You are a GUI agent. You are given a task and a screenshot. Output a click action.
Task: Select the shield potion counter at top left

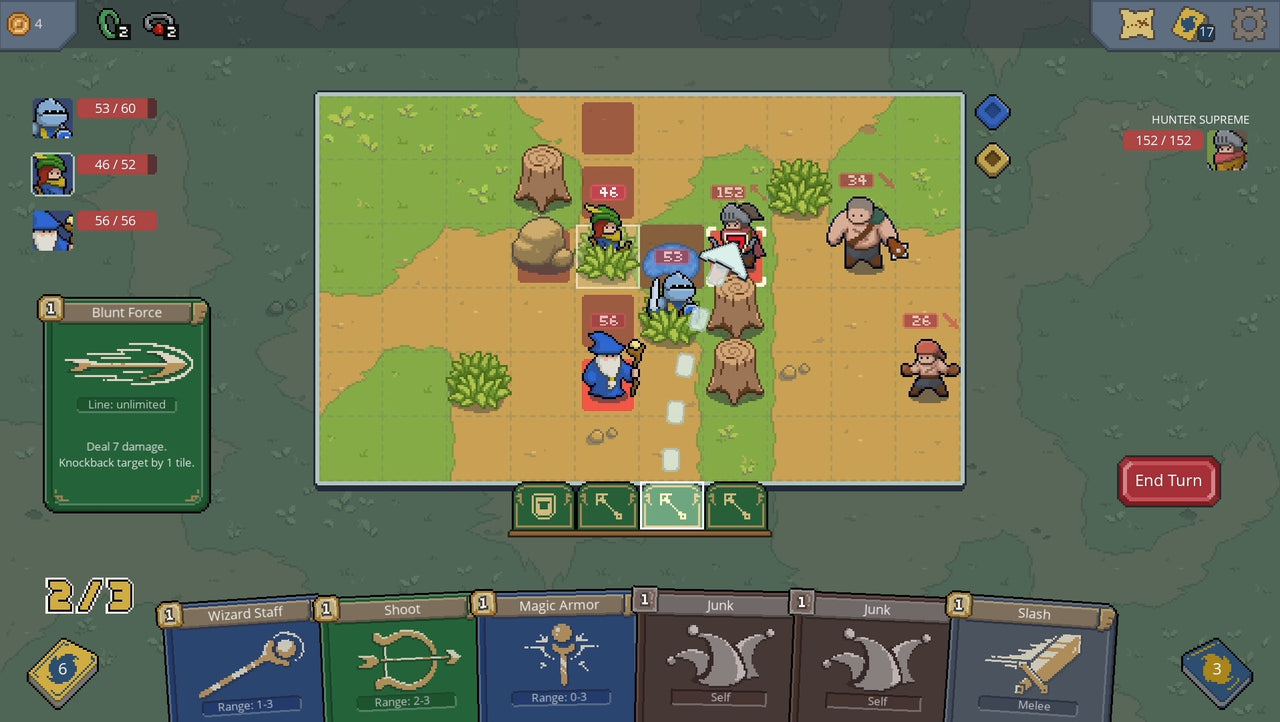pyautogui.click(x=108, y=24)
